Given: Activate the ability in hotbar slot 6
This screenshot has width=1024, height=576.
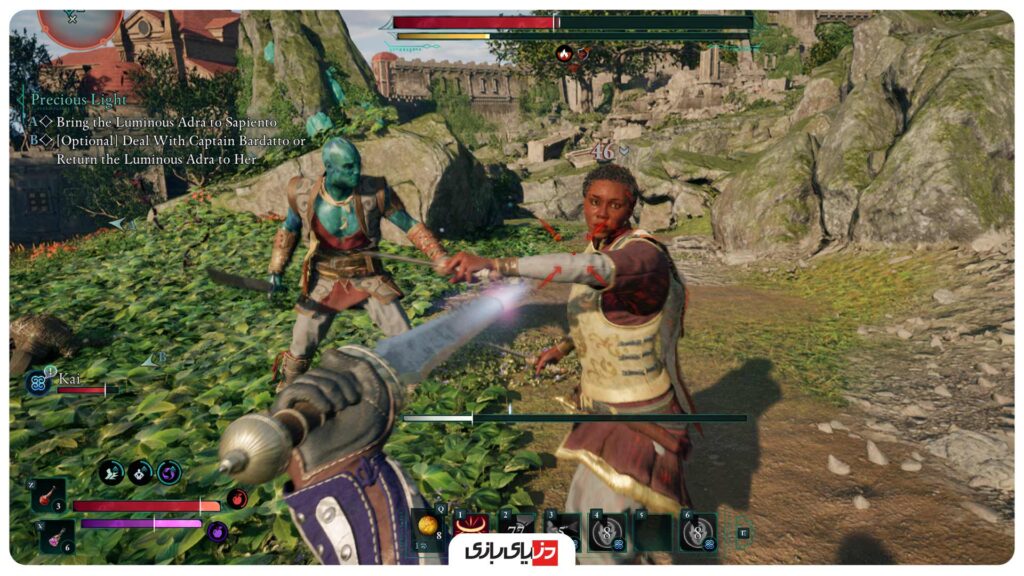Looking at the screenshot, I should tap(698, 531).
